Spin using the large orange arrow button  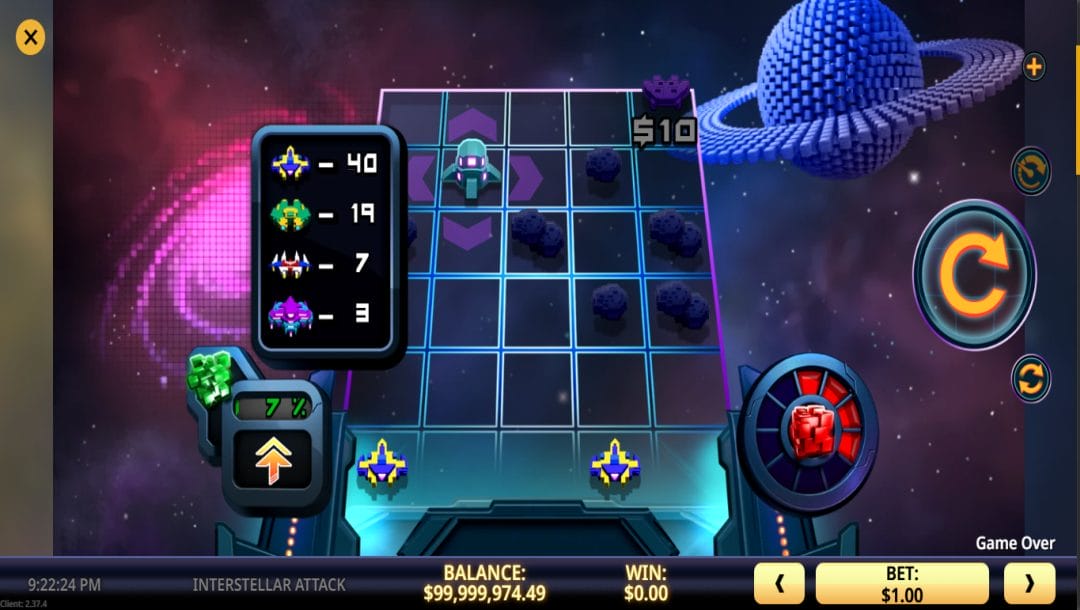point(974,274)
